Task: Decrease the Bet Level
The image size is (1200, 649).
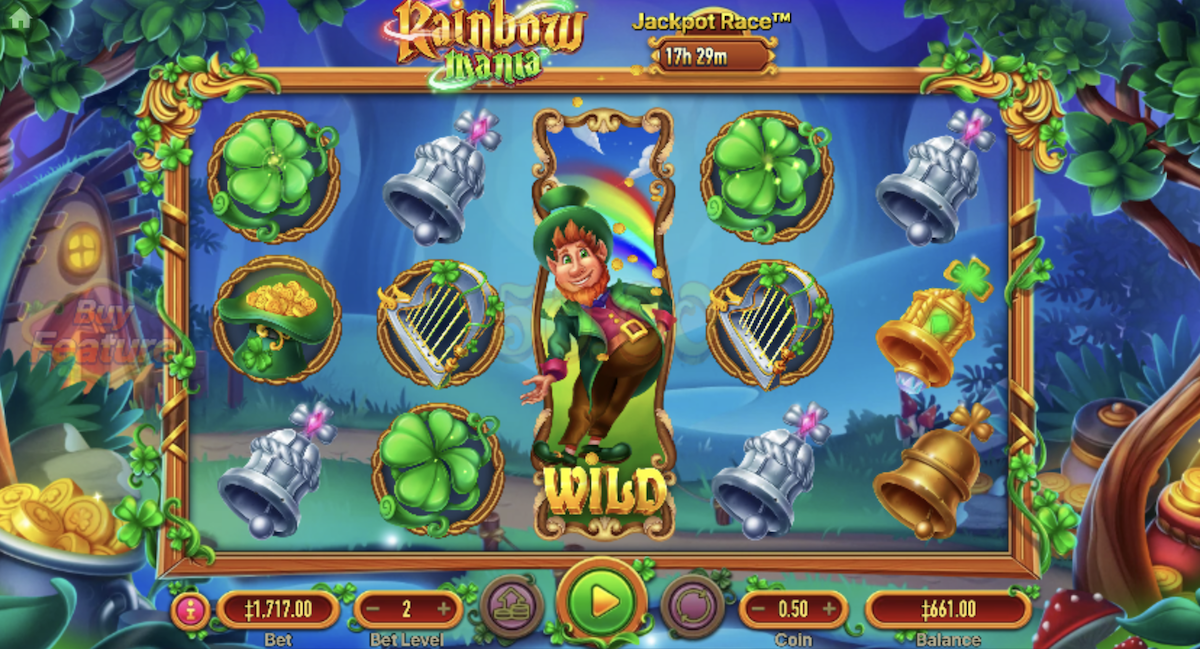Action: (373, 609)
